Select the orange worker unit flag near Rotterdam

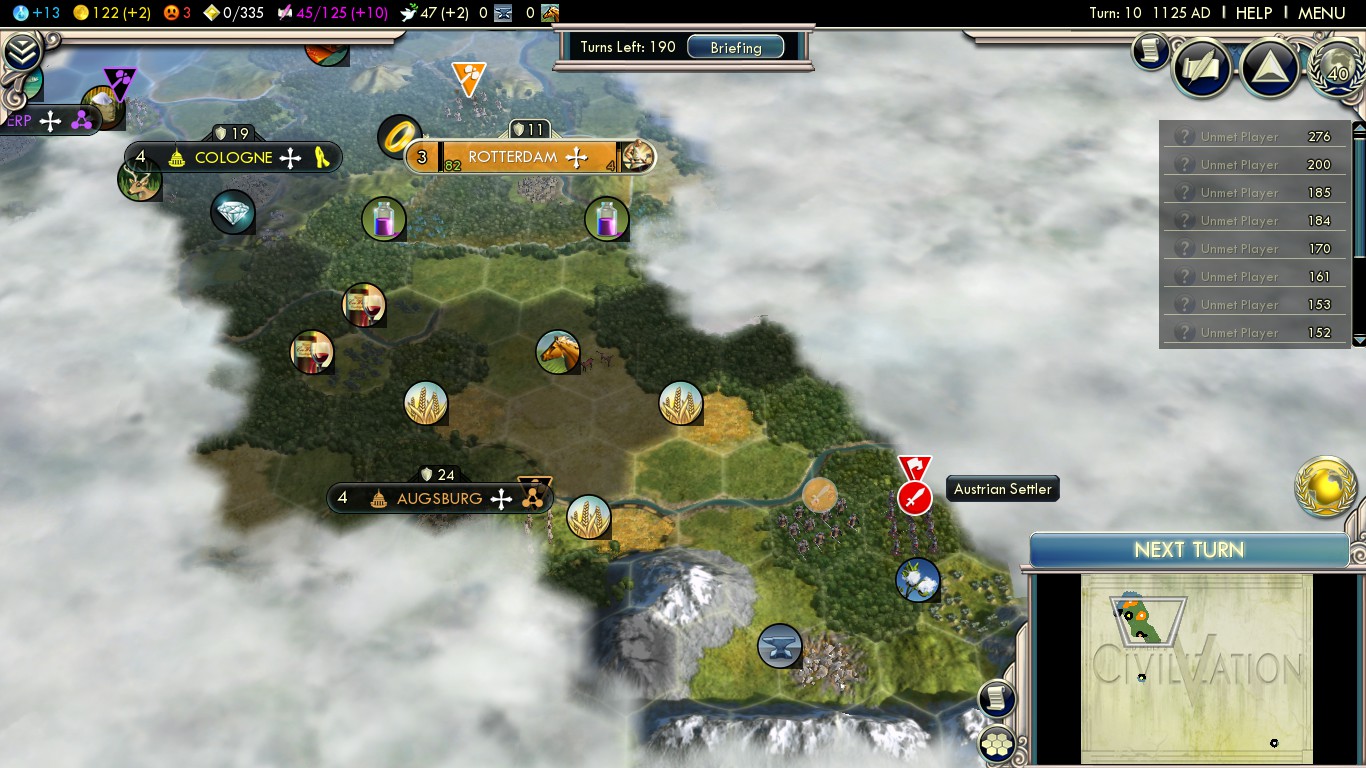(x=468, y=75)
